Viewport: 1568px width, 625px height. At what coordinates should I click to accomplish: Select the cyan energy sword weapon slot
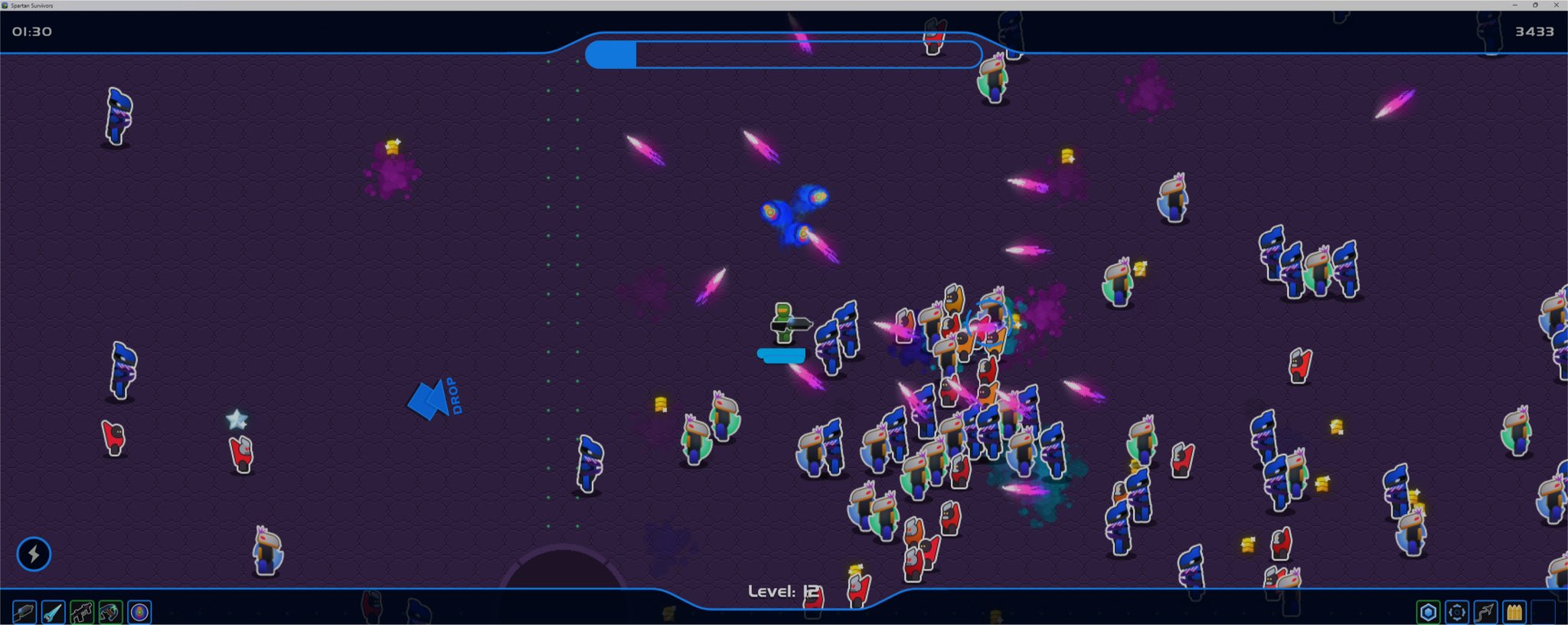(x=53, y=612)
